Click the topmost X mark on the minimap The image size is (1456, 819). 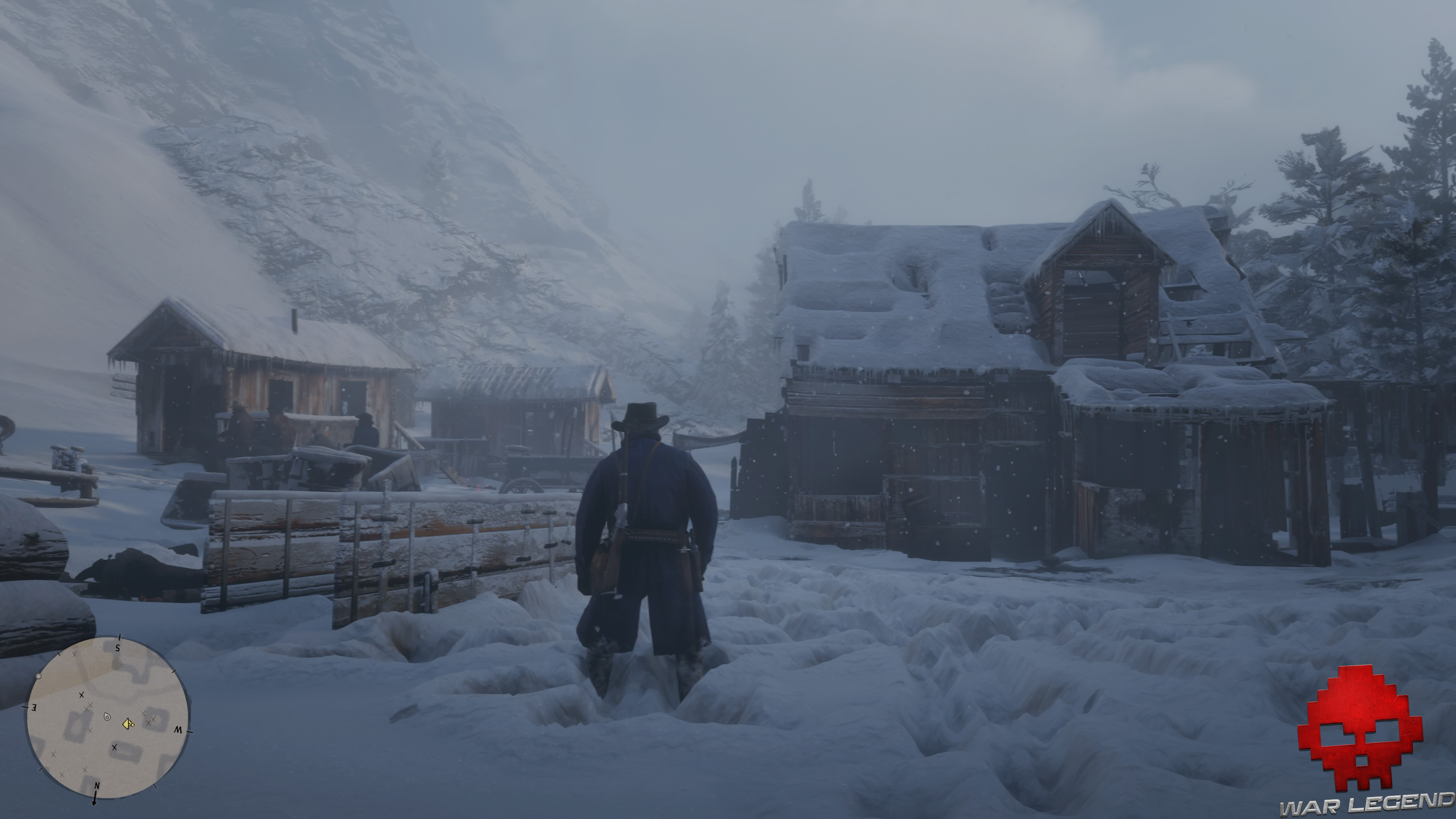pyautogui.click(x=75, y=654)
